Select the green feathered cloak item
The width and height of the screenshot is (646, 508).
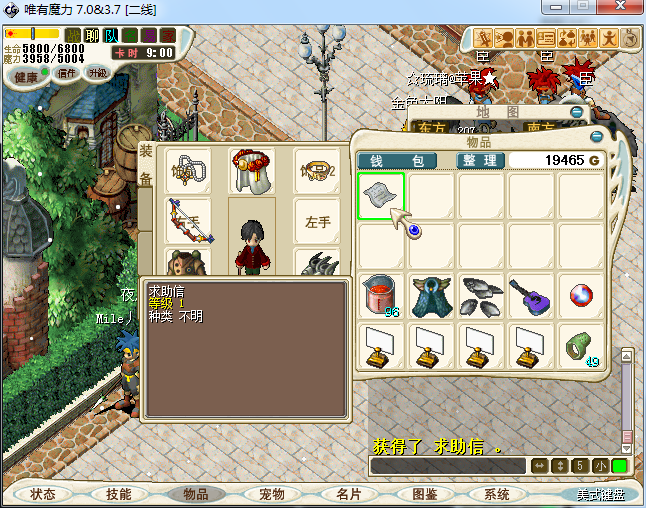(432, 297)
